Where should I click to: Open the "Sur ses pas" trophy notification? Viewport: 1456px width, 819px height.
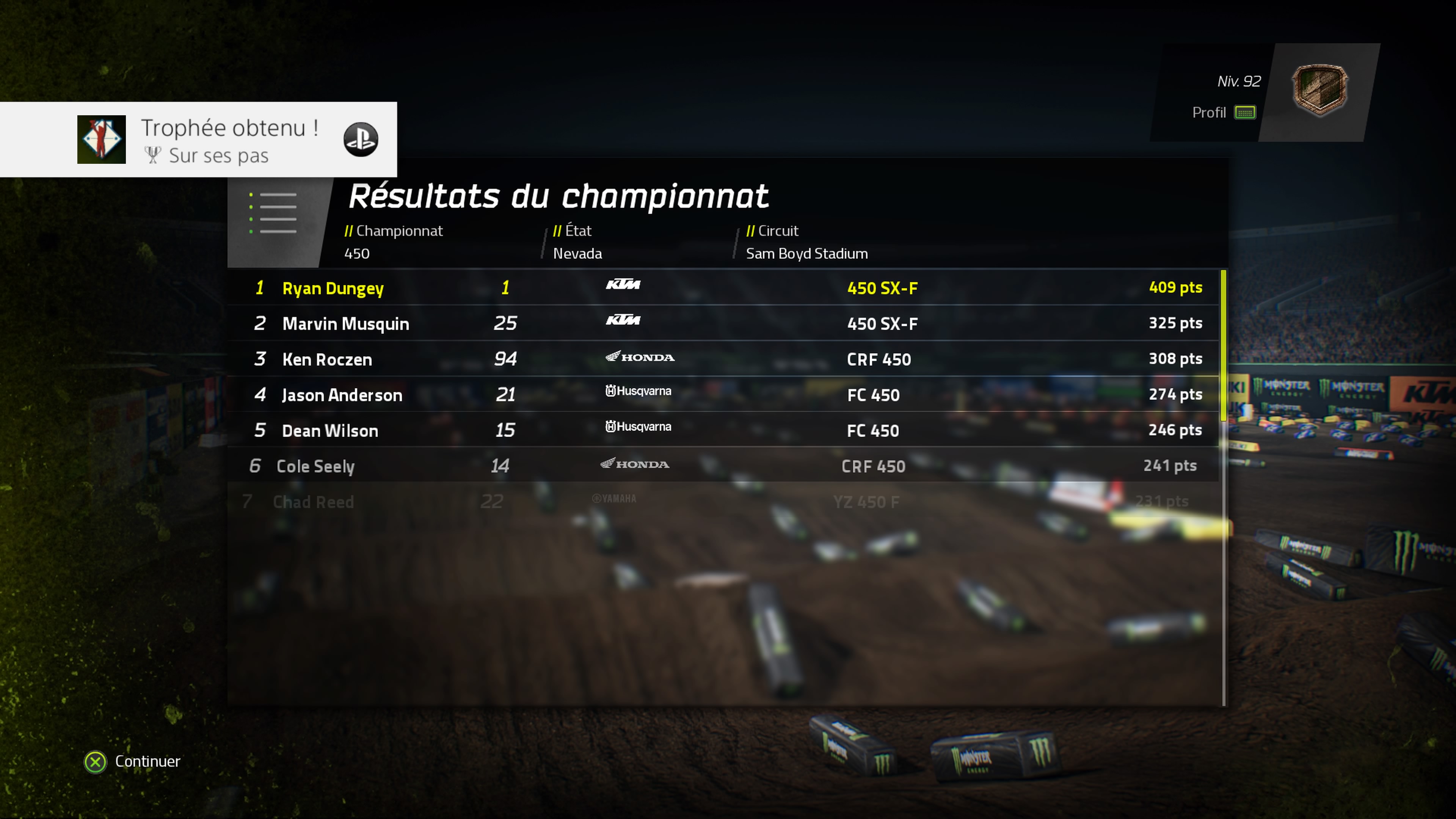pyautogui.click(x=198, y=140)
